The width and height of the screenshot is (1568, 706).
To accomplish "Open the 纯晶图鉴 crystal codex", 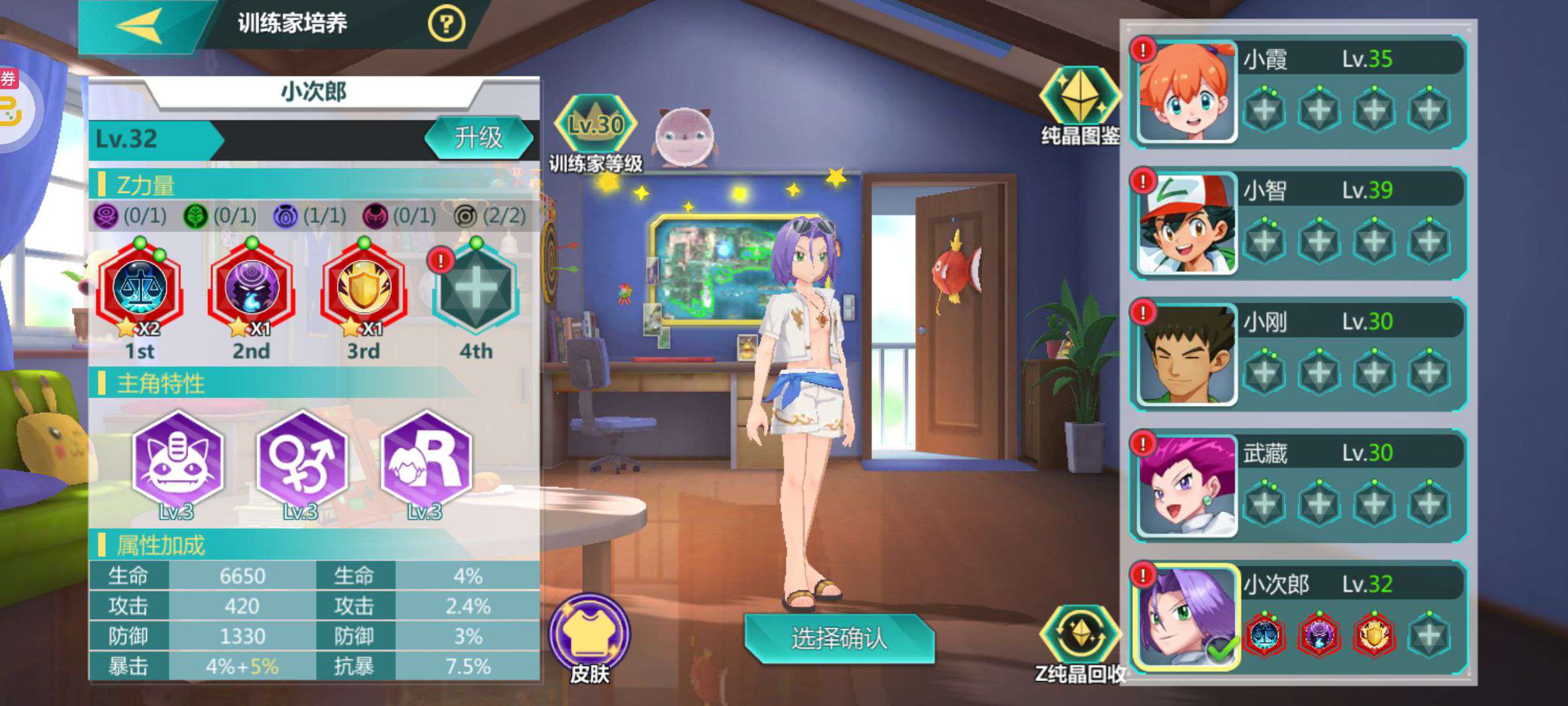I will pos(1080,98).
